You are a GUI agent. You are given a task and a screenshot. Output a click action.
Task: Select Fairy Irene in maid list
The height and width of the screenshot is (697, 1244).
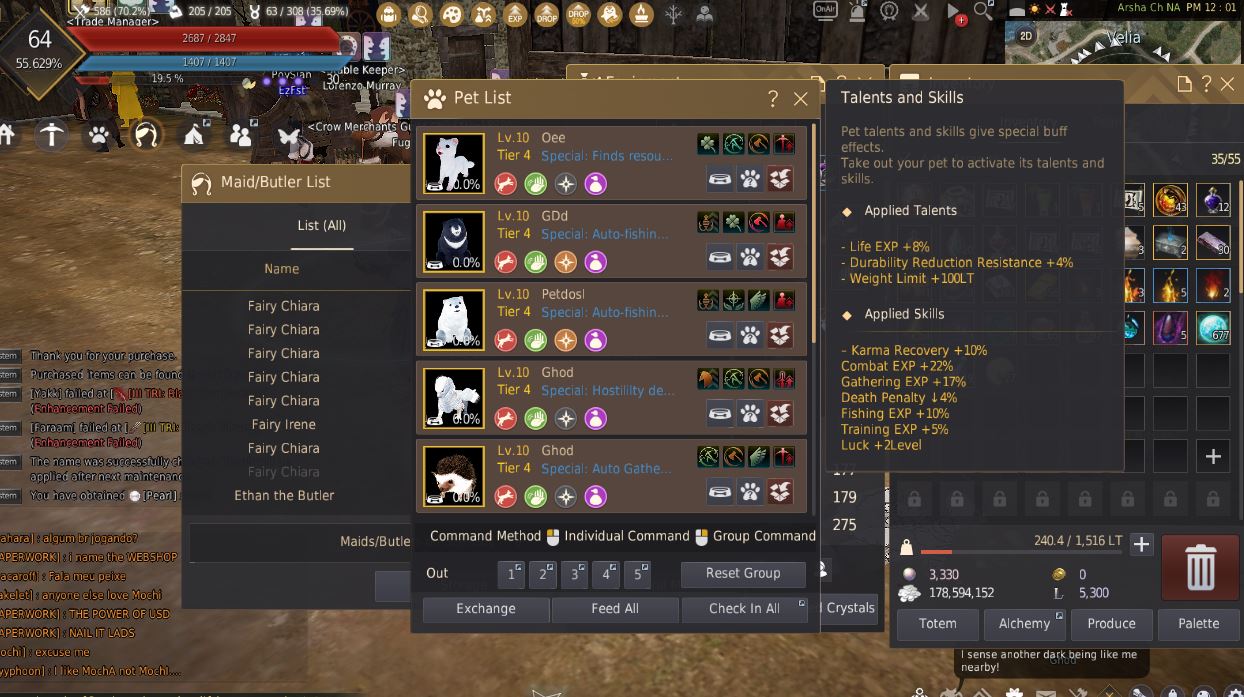pos(284,424)
